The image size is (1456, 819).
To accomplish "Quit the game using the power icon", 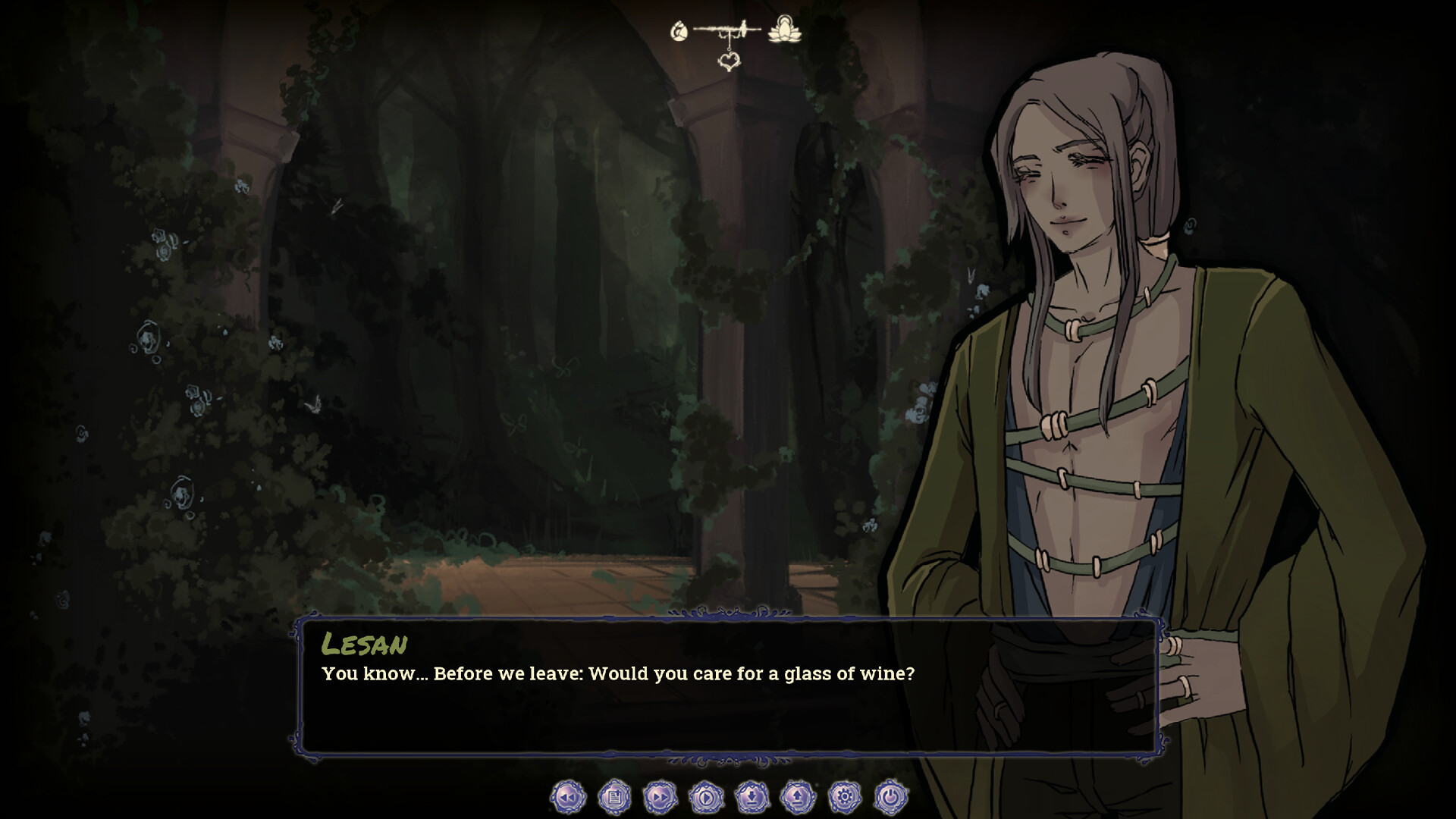I will 889,797.
